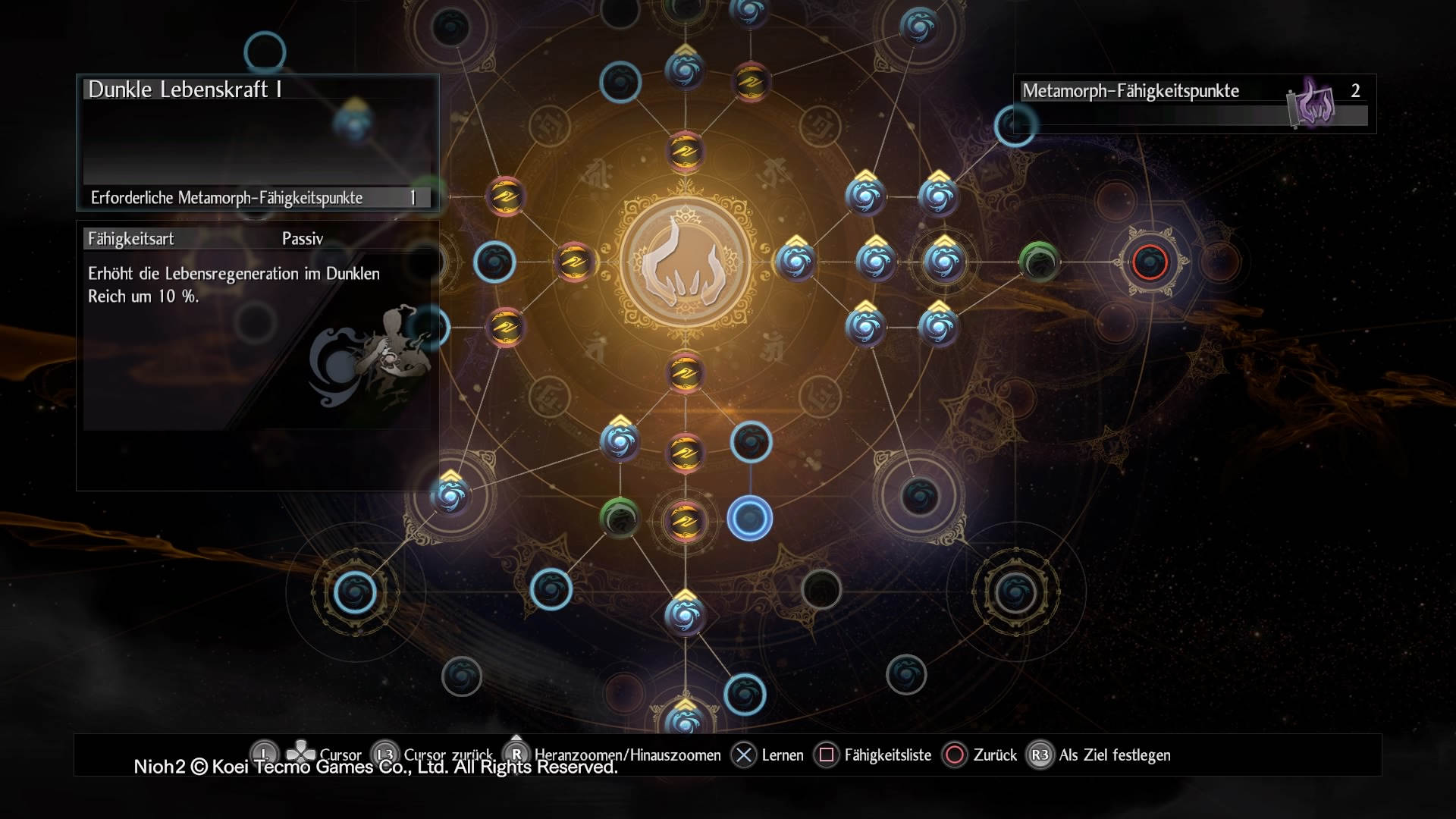Select the blue swirl node immediately right of the emblem
Screen dimensions: 1456x819
pyautogui.click(x=795, y=262)
